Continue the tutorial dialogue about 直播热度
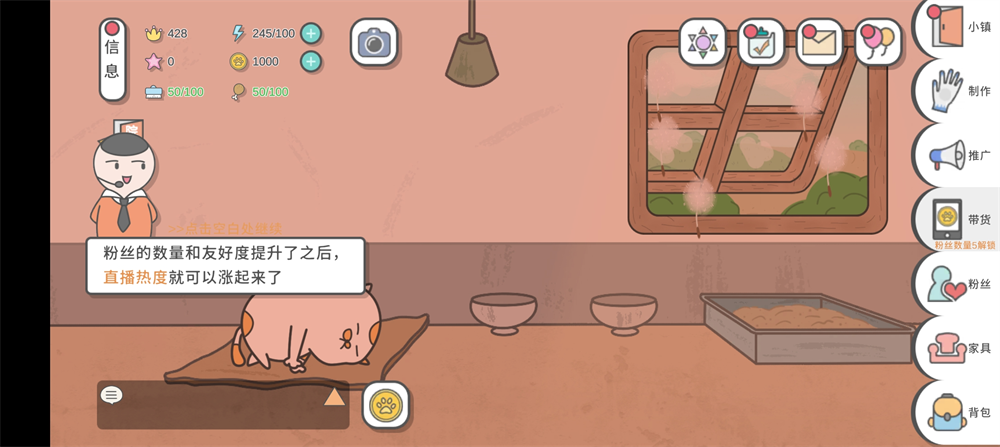 225,266
